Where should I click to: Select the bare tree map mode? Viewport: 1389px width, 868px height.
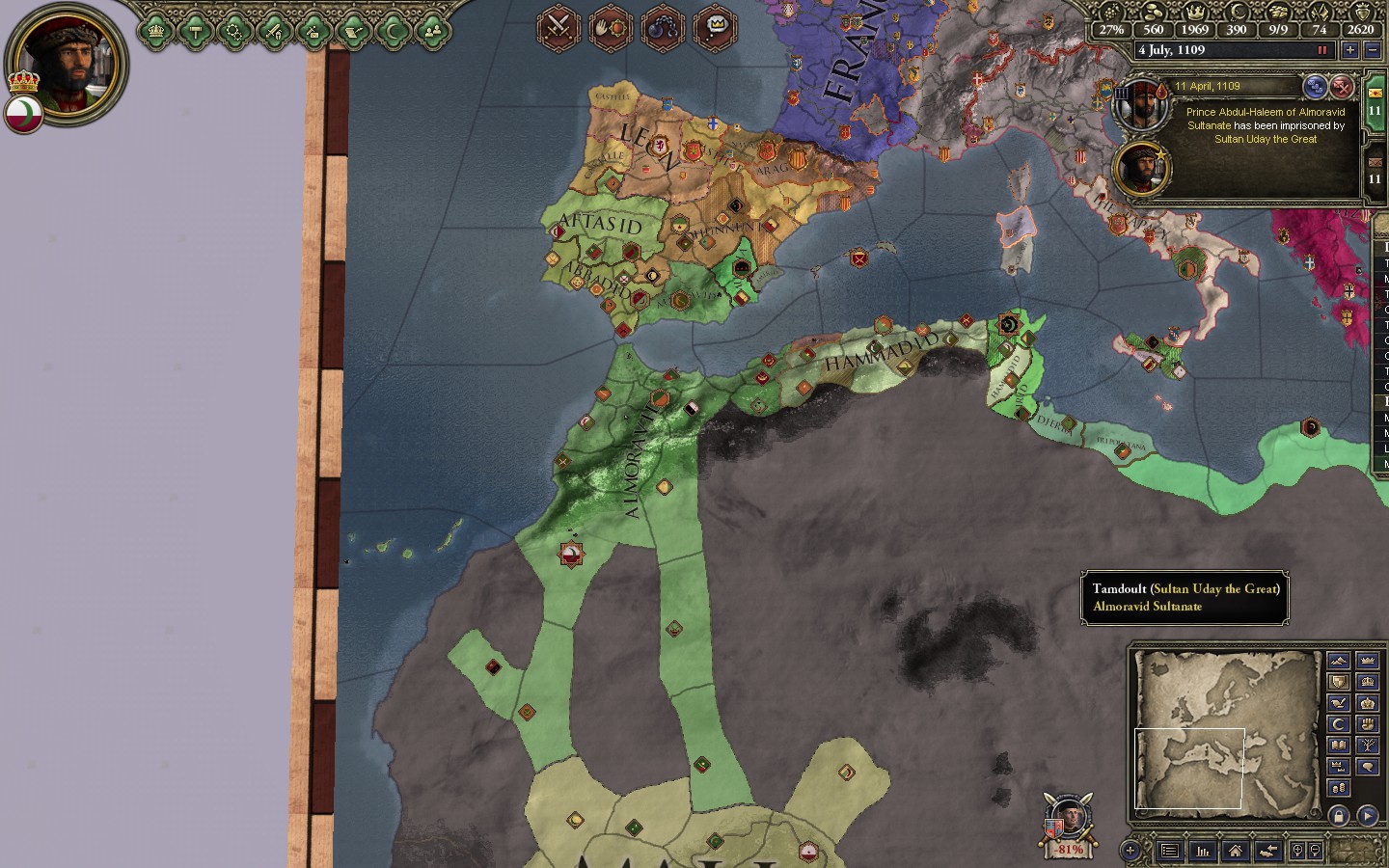tap(1367, 746)
